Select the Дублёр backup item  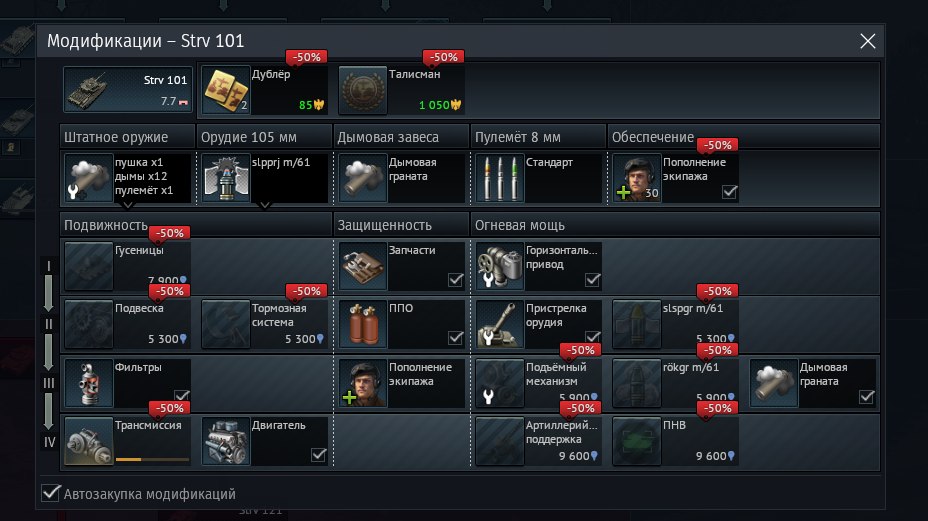pyautogui.click(x=264, y=90)
